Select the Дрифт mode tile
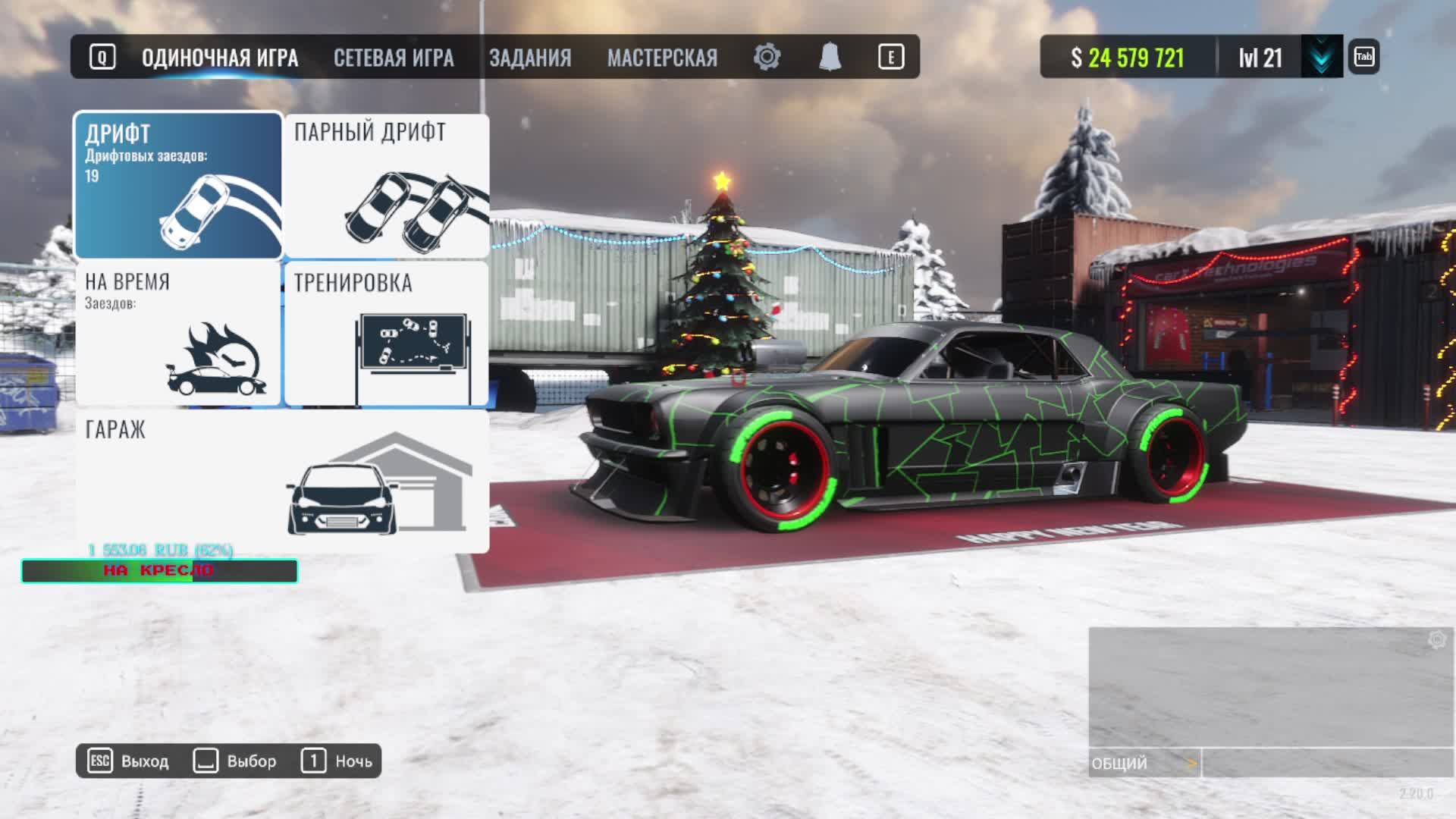 [x=178, y=186]
